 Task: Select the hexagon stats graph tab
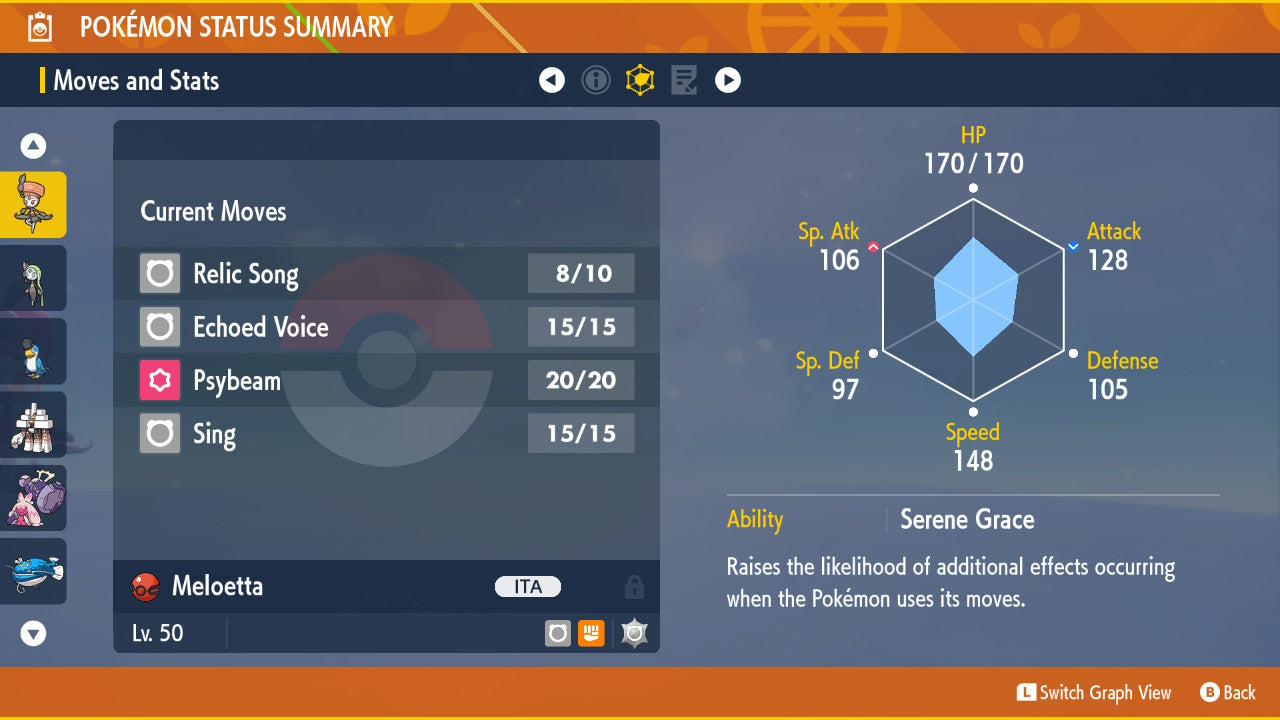tap(640, 80)
